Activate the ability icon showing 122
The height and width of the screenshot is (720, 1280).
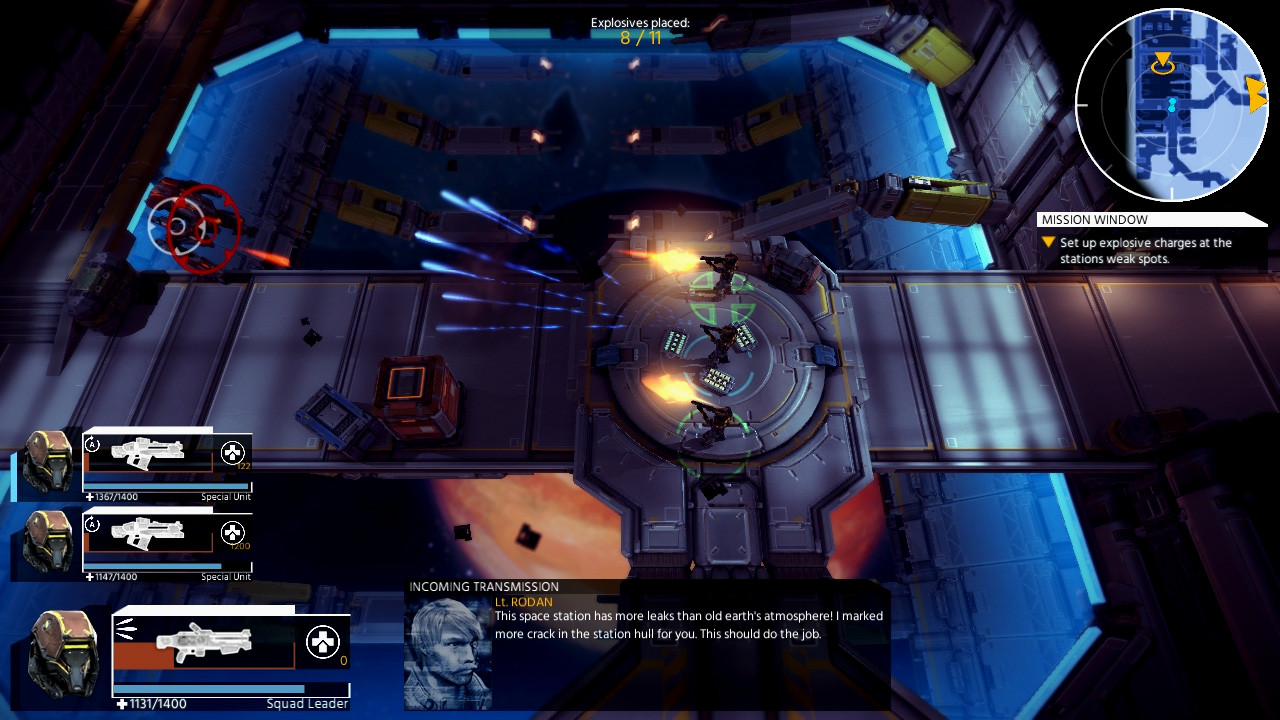(x=232, y=453)
